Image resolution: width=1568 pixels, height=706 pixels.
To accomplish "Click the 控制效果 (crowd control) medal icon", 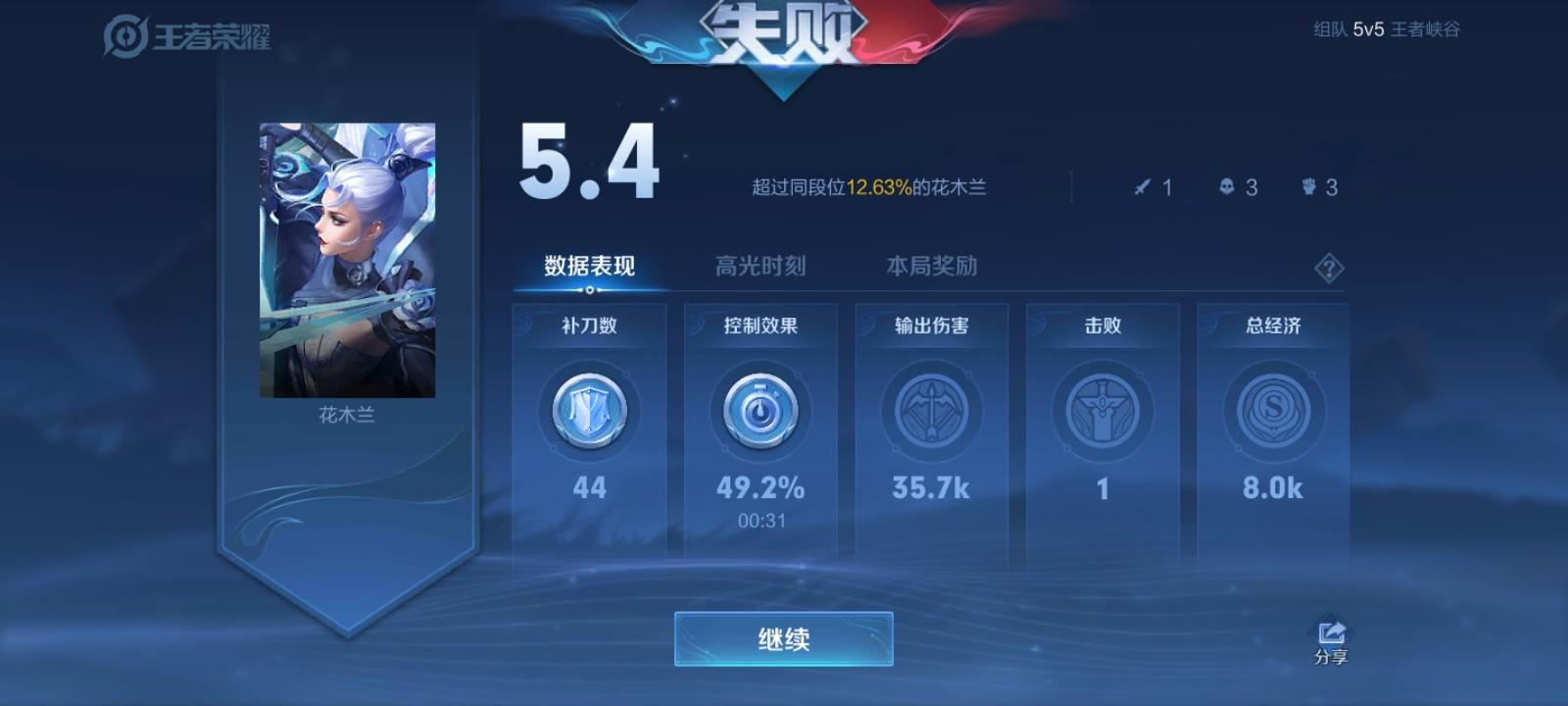I will [760, 412].
